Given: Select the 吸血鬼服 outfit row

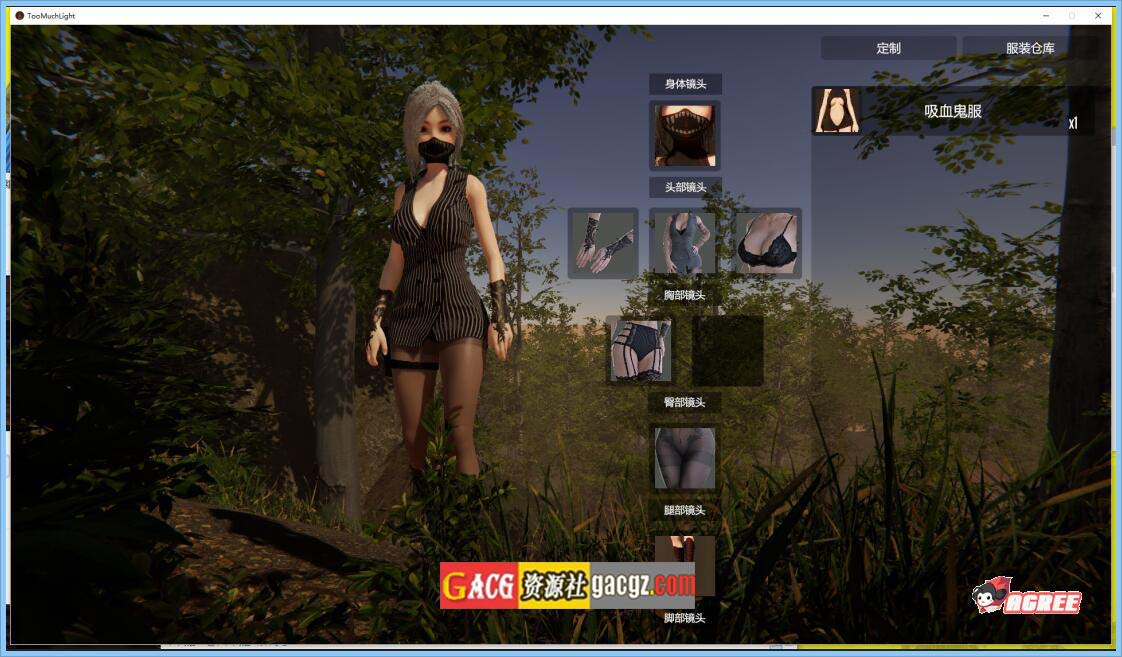Looking at the screenshot, I should [952, 111].
